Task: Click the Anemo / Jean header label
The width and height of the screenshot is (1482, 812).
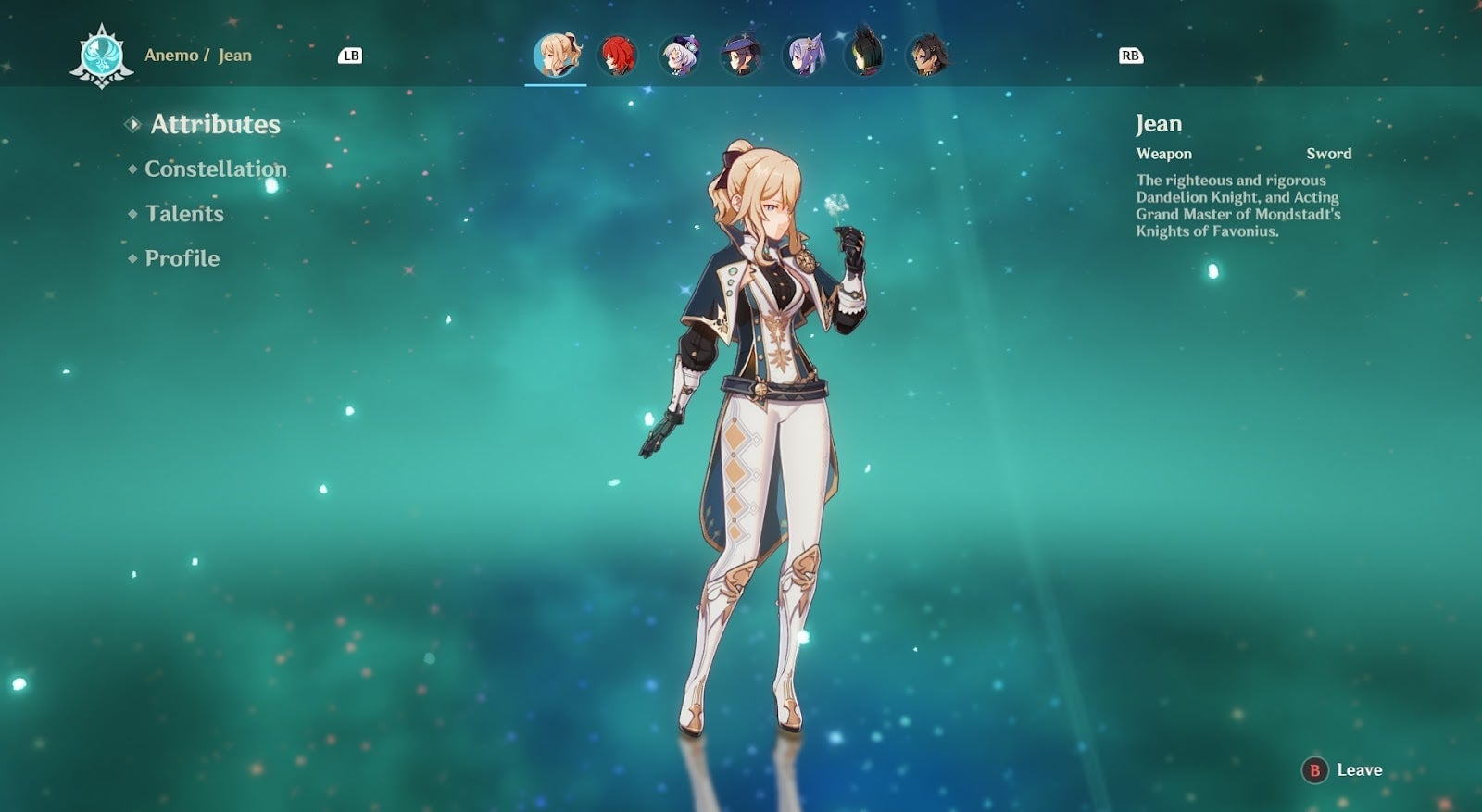Action: [x=197, y=55]
